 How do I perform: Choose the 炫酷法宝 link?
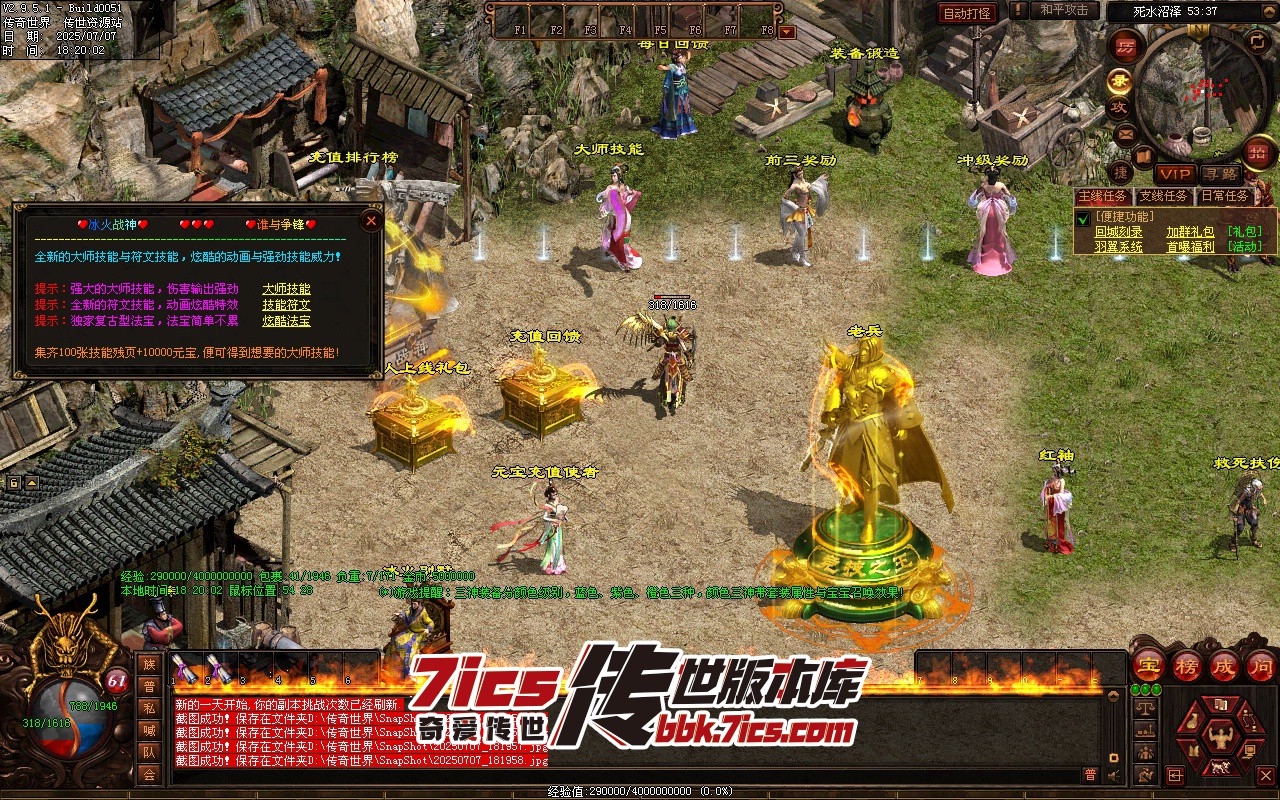286,321
